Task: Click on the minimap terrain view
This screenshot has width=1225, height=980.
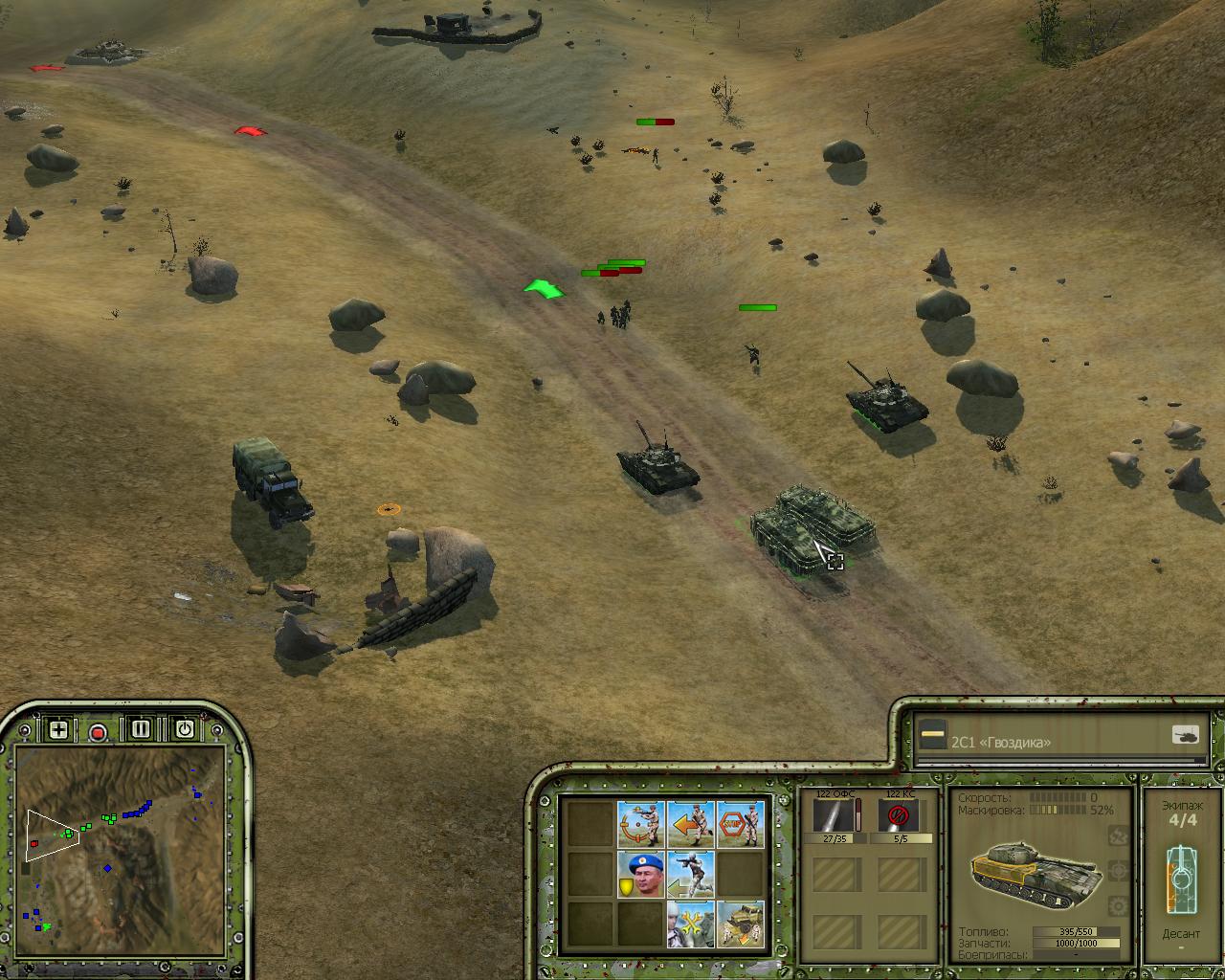Action: click(x=120, y=842)
